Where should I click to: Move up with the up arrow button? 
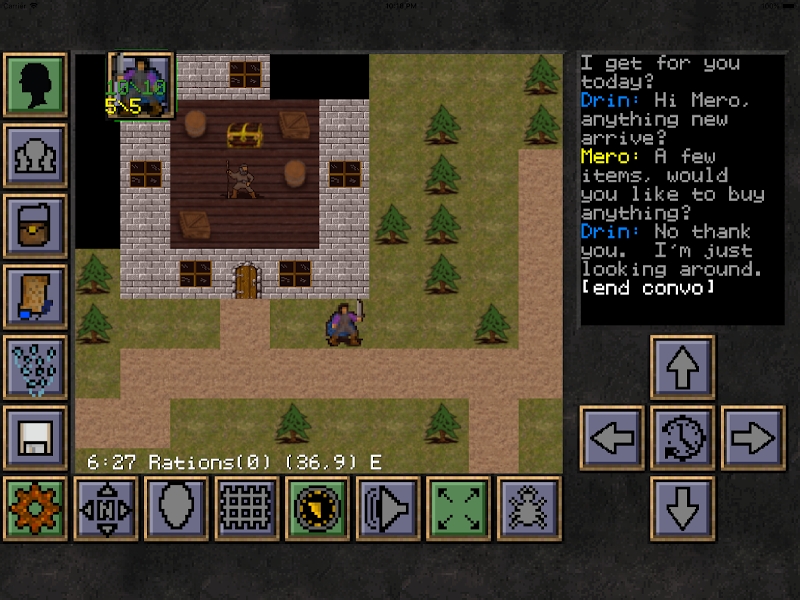[682, 367]
